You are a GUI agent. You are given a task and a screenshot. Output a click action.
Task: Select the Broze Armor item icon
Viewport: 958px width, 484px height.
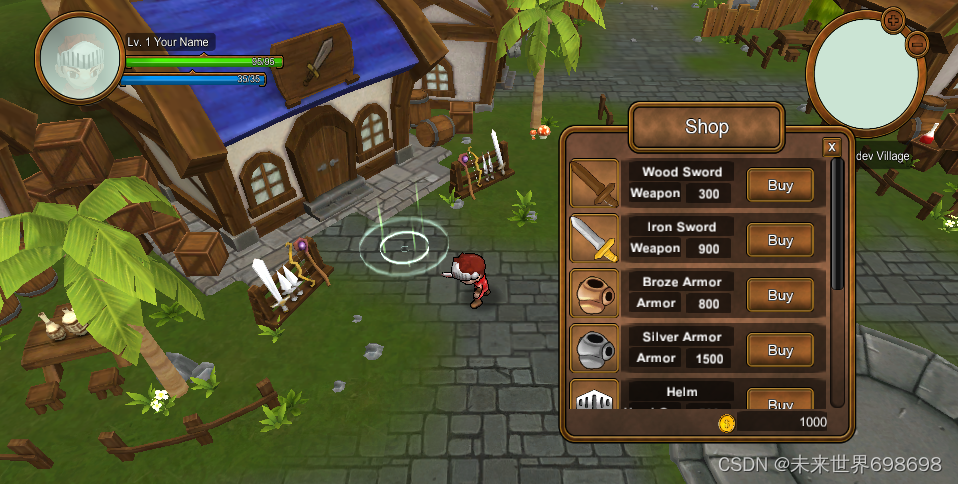594,294
